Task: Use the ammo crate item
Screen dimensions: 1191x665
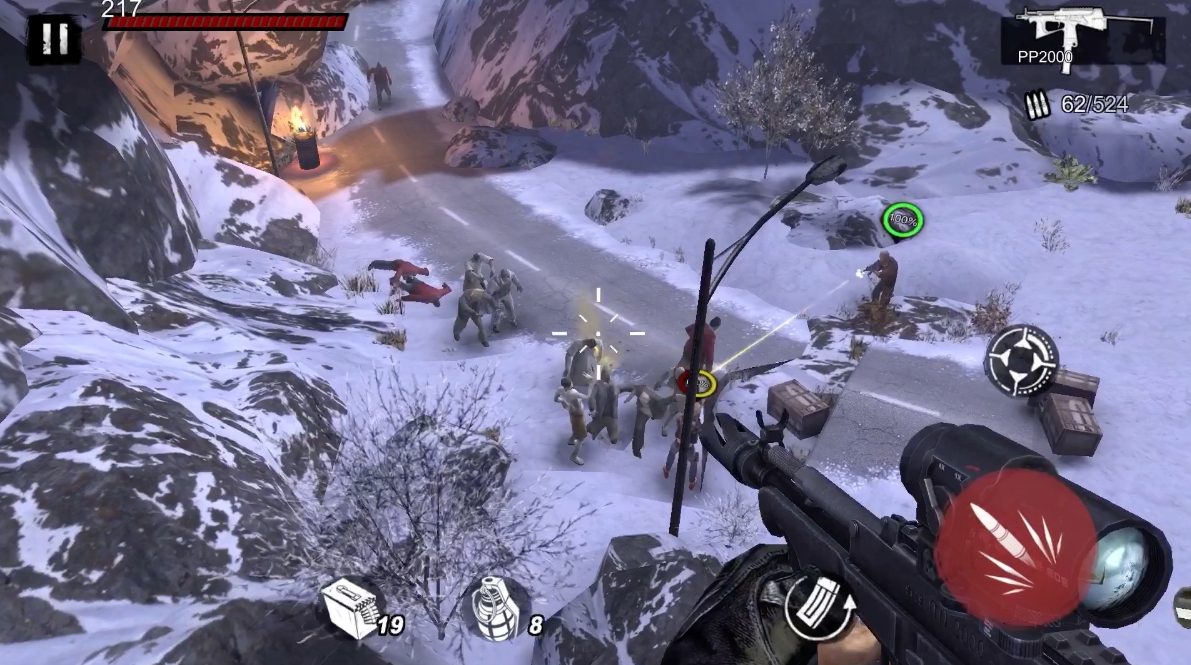Action: tap(350, 608)
